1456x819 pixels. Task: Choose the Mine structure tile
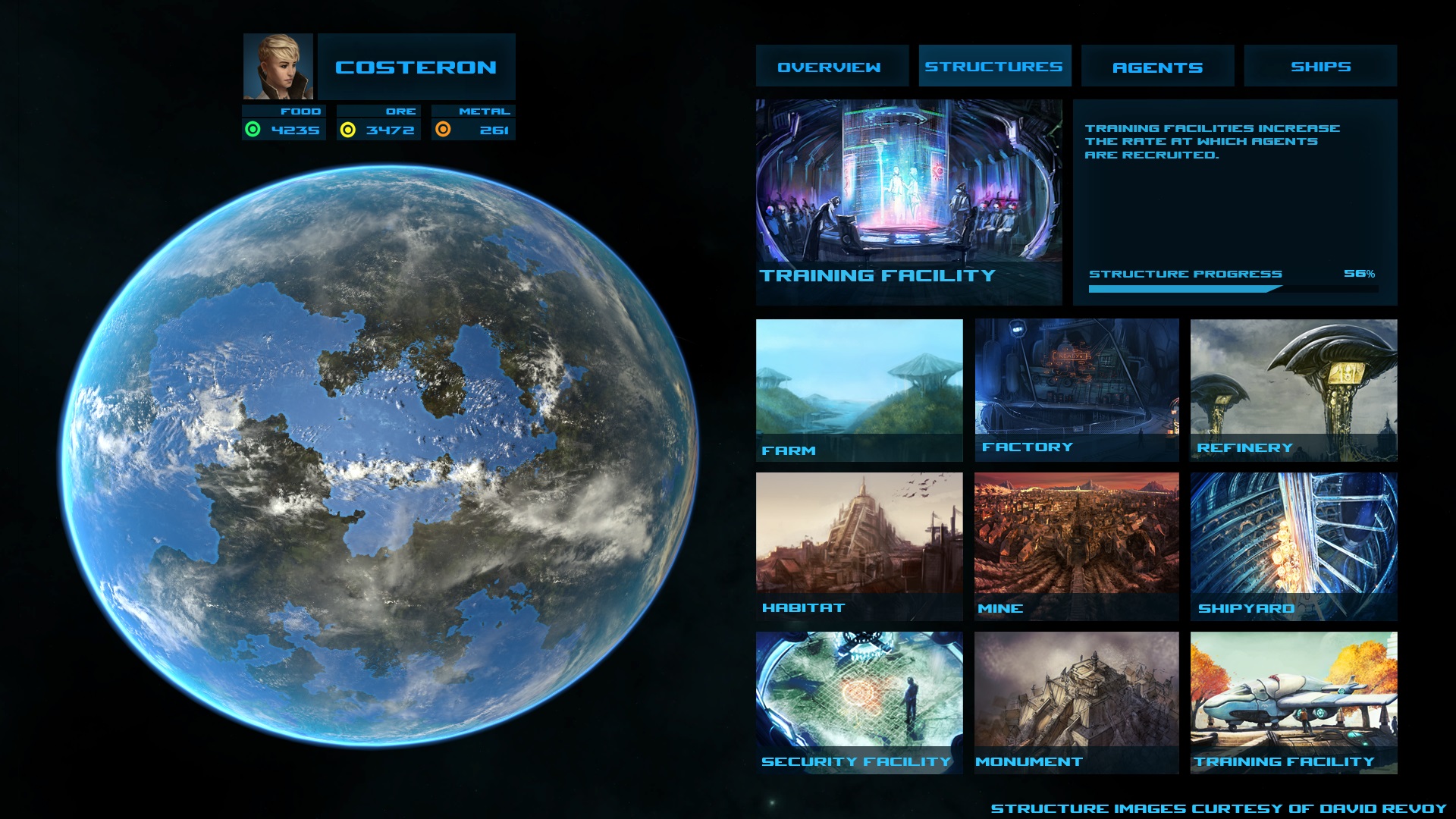[1077, 546]
